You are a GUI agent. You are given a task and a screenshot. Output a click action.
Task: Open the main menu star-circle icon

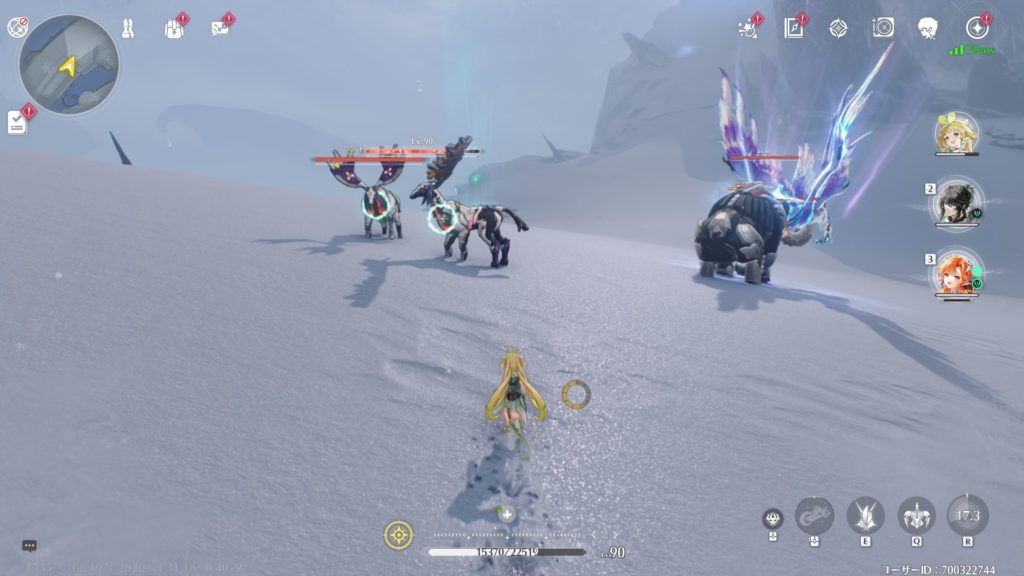pyautogui.click(x=976, y=28)
